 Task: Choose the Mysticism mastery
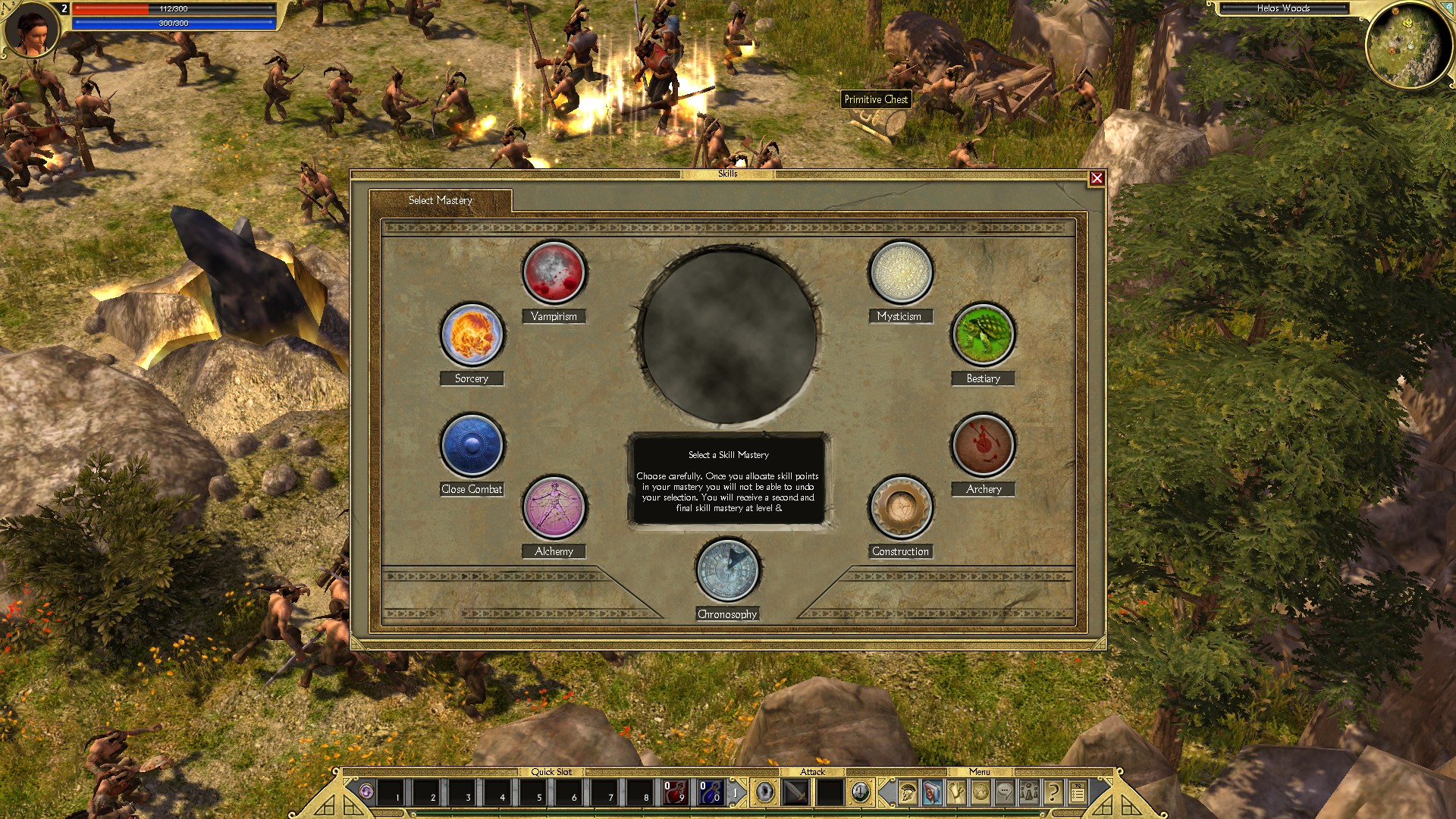(x=900, y=272)
